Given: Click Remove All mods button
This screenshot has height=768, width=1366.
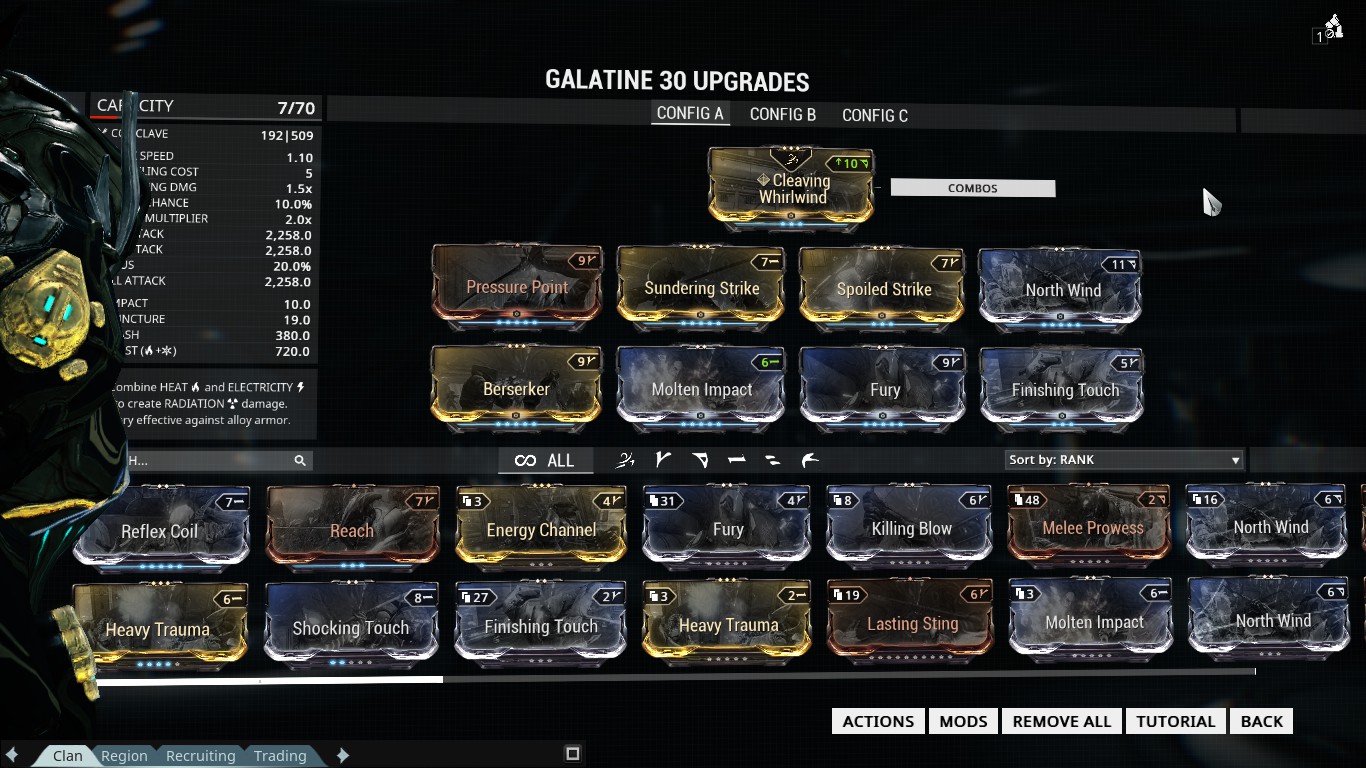Looking at the screenshot, I should (x=1061, y=721).
